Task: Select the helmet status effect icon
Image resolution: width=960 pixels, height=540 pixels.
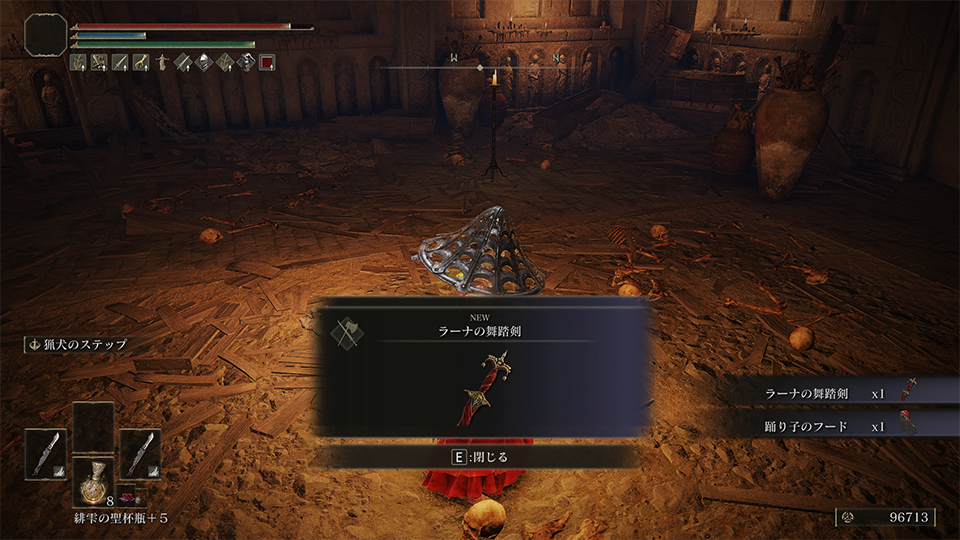Action: (x=203, y=62)
